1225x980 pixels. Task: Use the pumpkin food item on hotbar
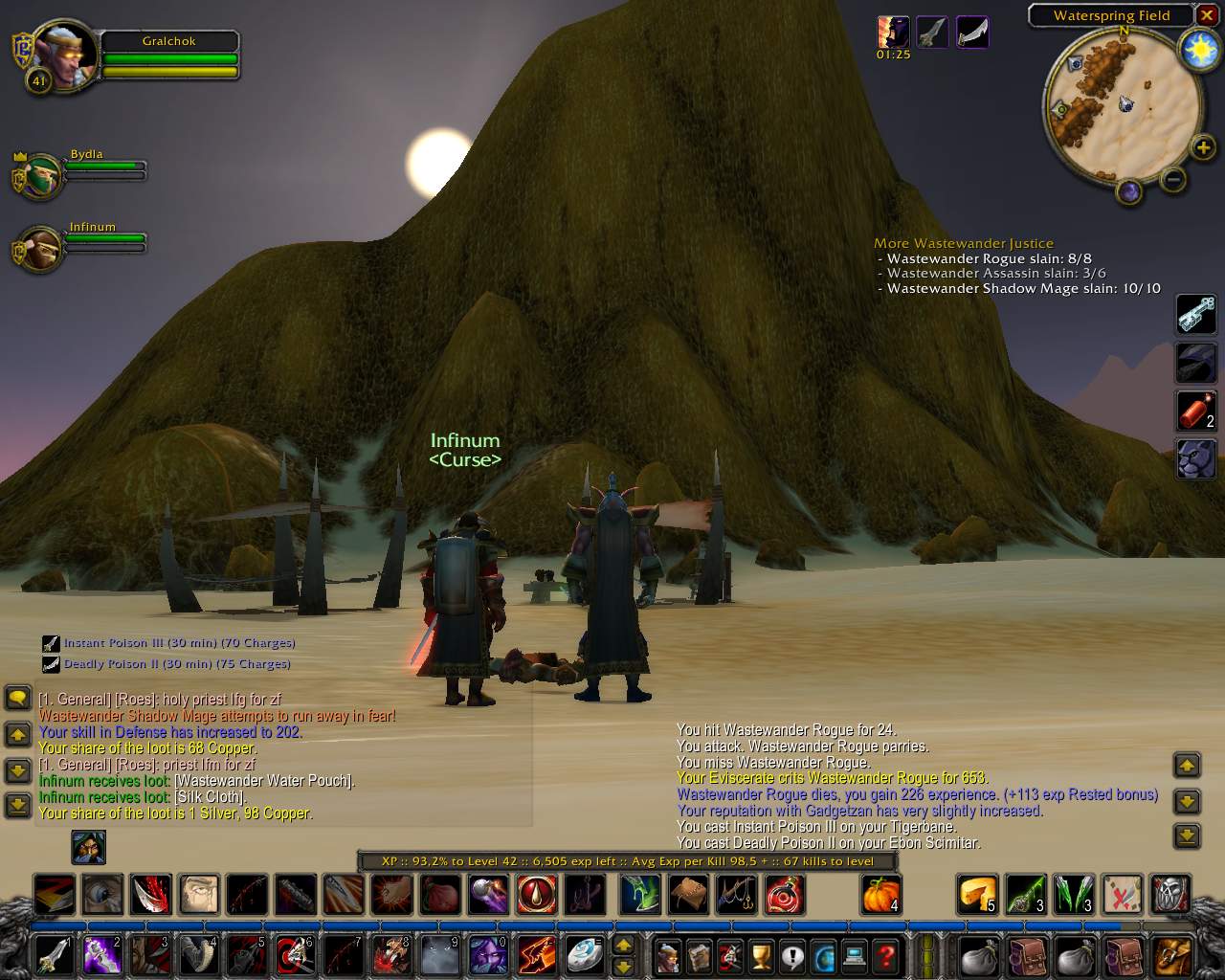880,895
